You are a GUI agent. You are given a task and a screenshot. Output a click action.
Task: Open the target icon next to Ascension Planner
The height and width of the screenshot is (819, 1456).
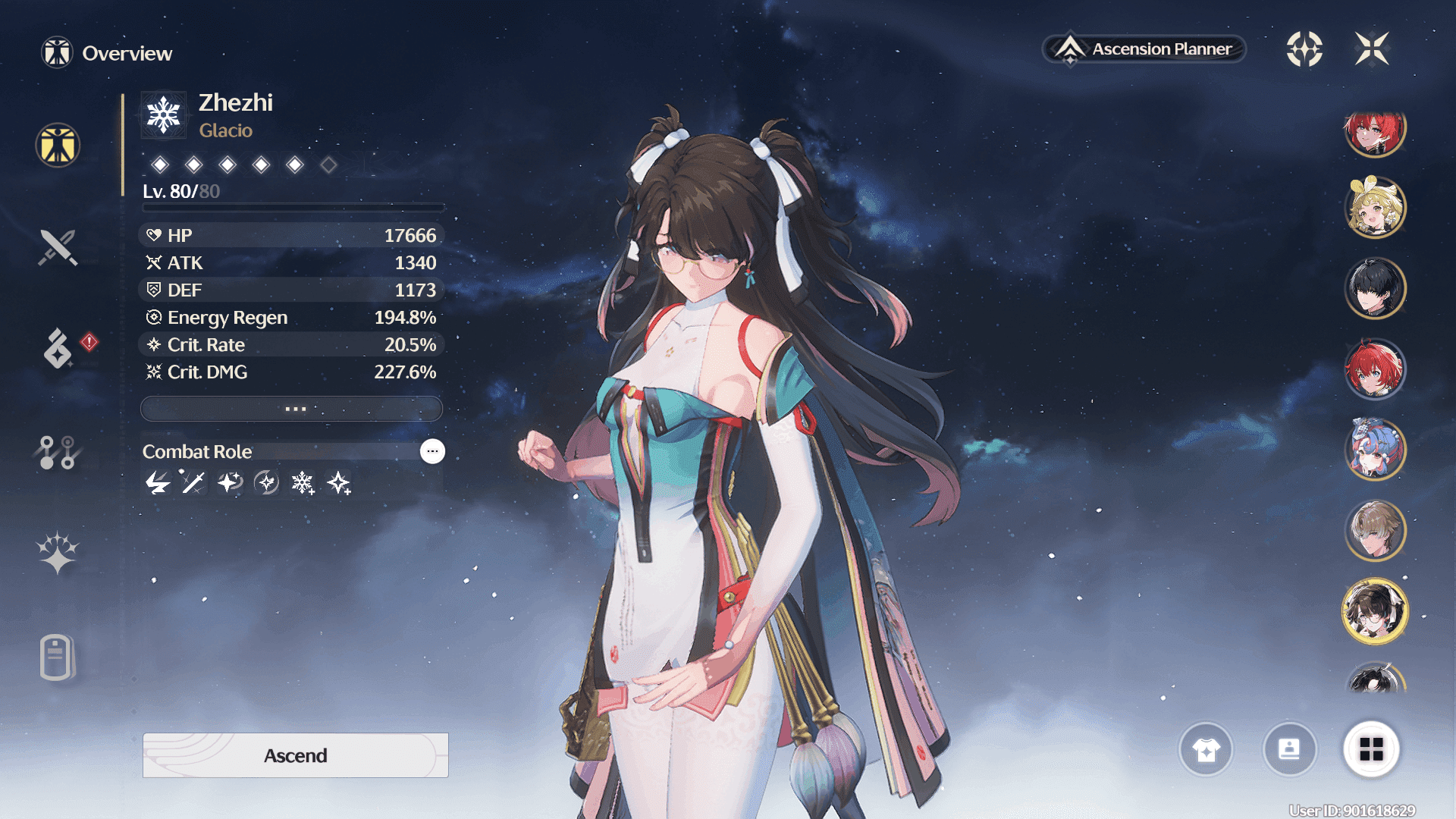pos(1304,49)
